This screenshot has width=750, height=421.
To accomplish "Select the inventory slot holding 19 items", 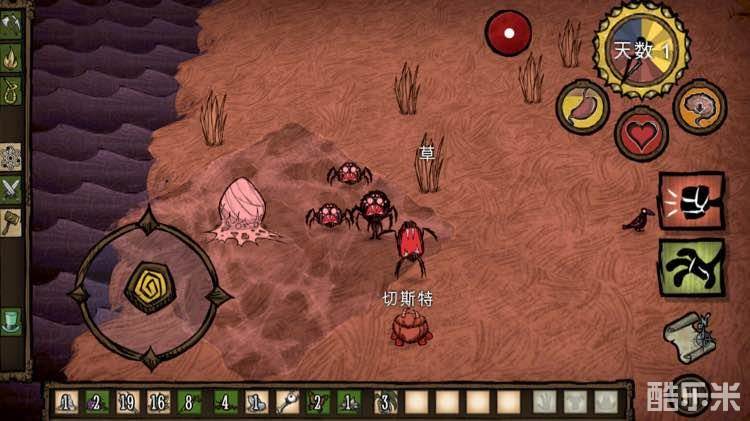I will pyautogui.click(x=127, y=402).
